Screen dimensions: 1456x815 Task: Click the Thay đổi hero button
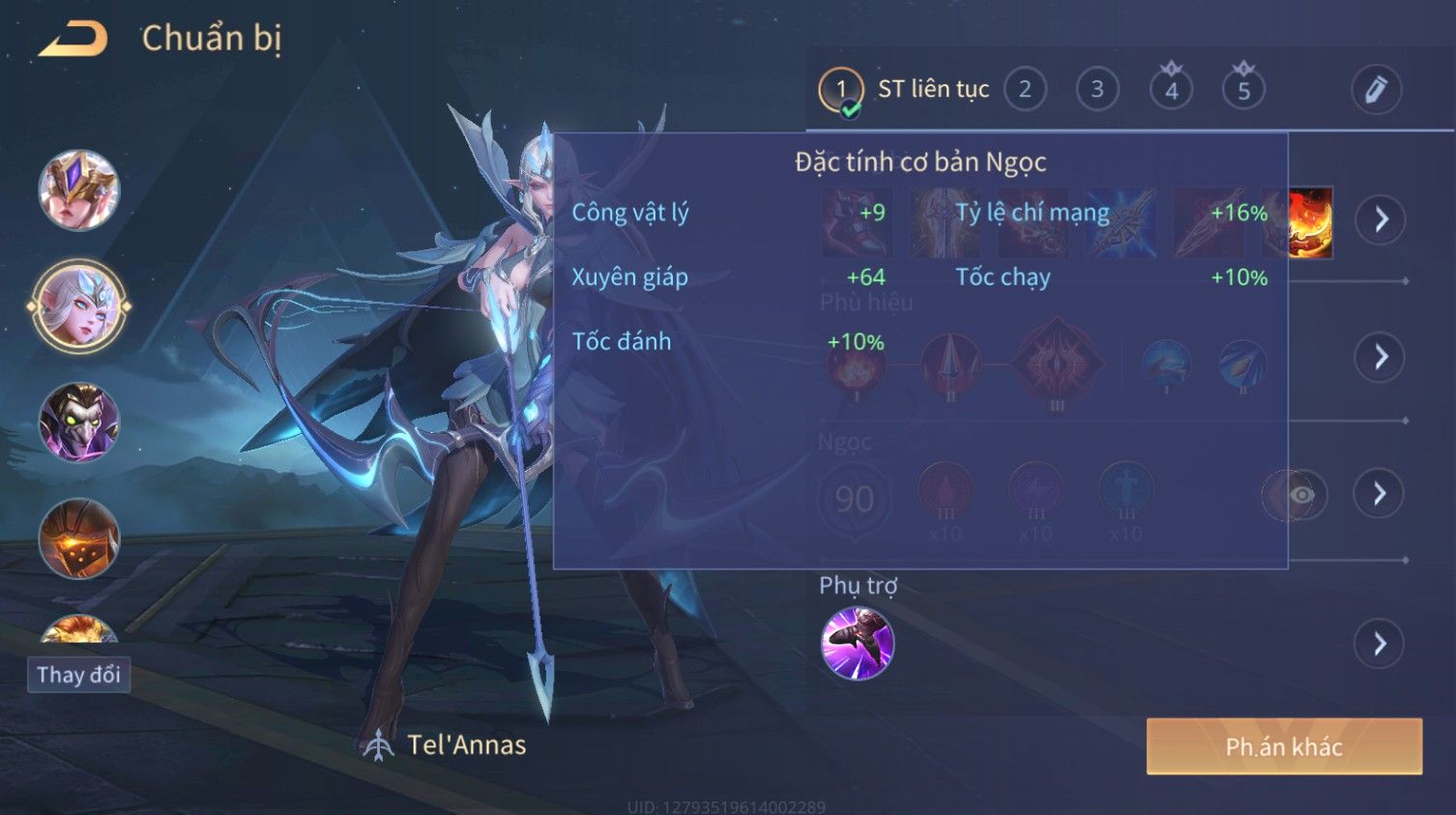click(x=78, y=675)
